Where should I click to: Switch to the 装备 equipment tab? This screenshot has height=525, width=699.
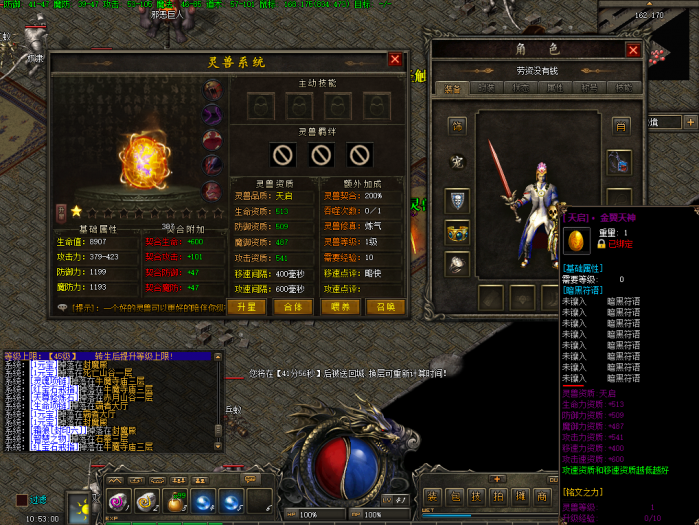454,89
